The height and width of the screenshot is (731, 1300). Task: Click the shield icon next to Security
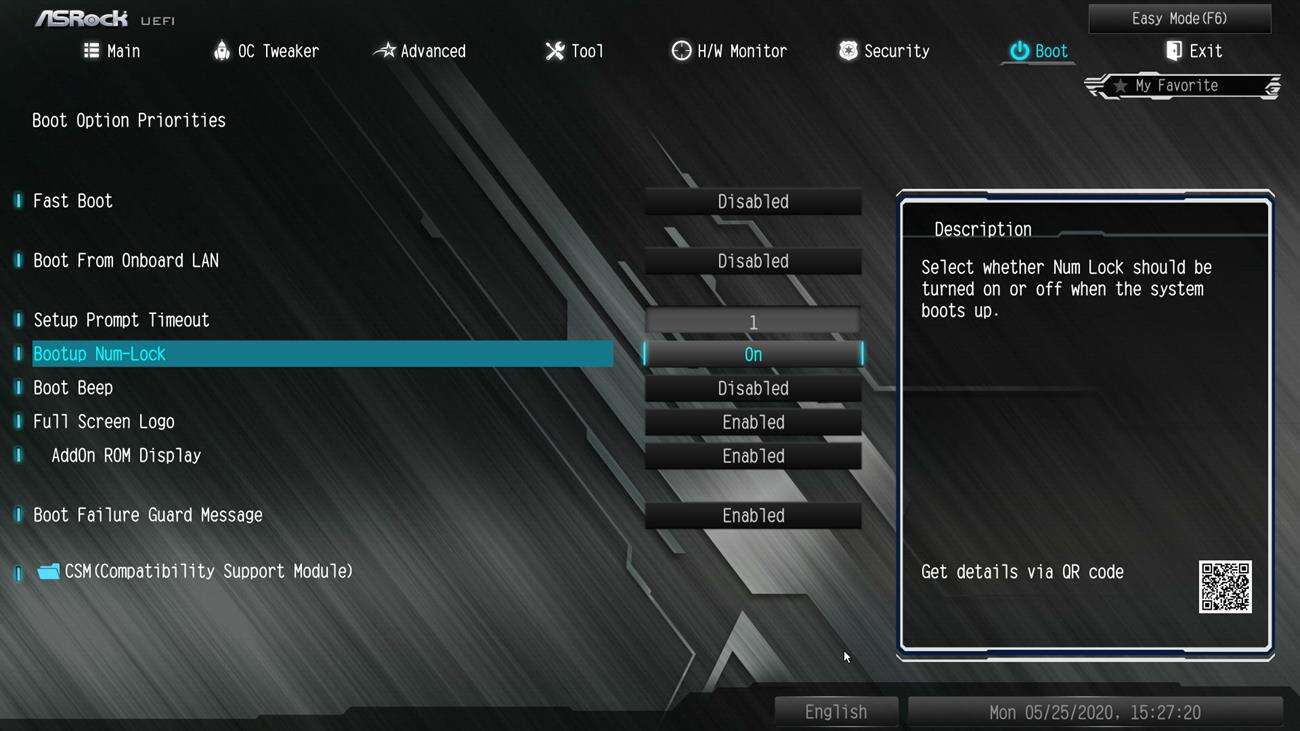pos(848,50)
